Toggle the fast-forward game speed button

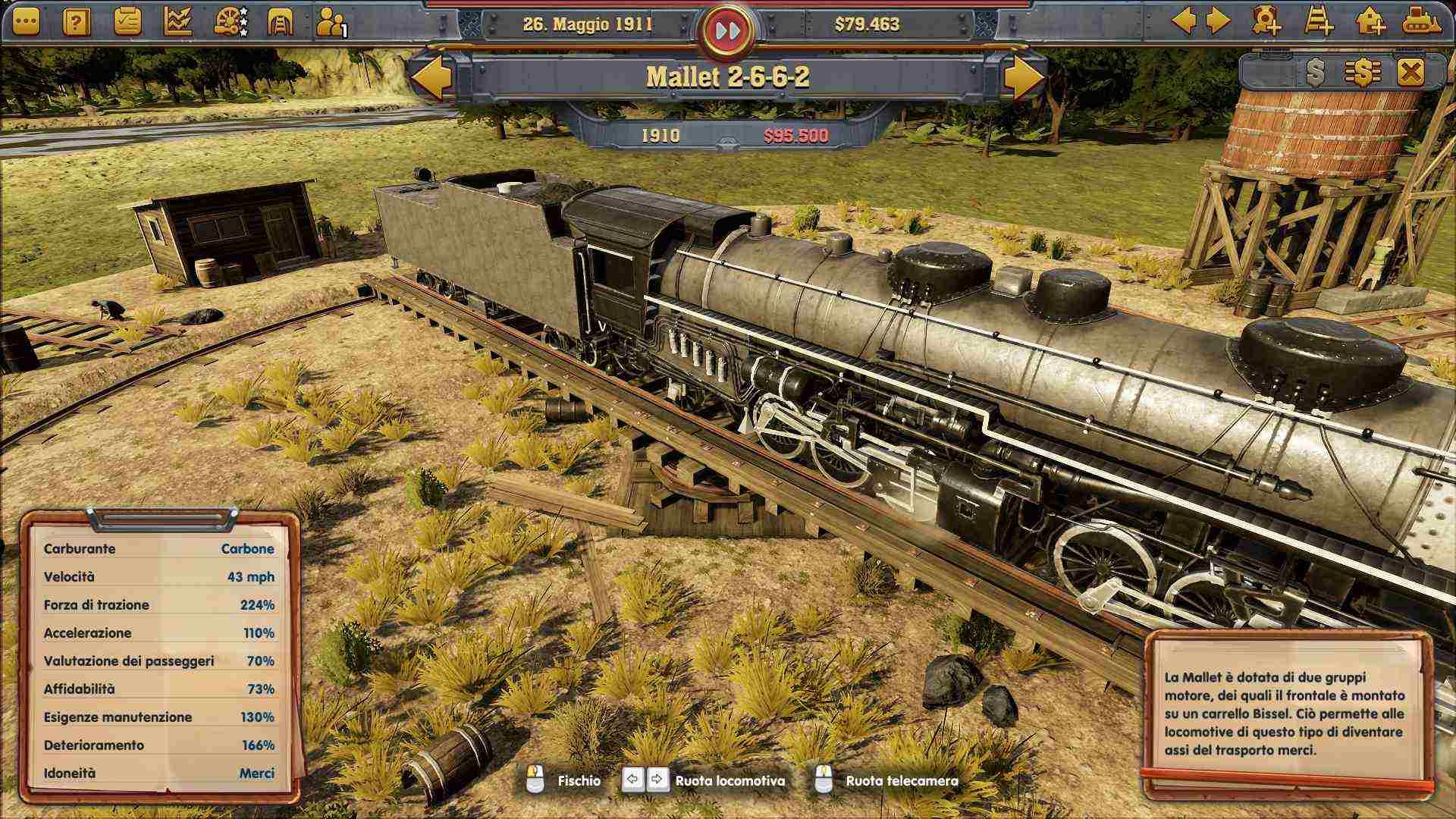(x=727, y=31)
